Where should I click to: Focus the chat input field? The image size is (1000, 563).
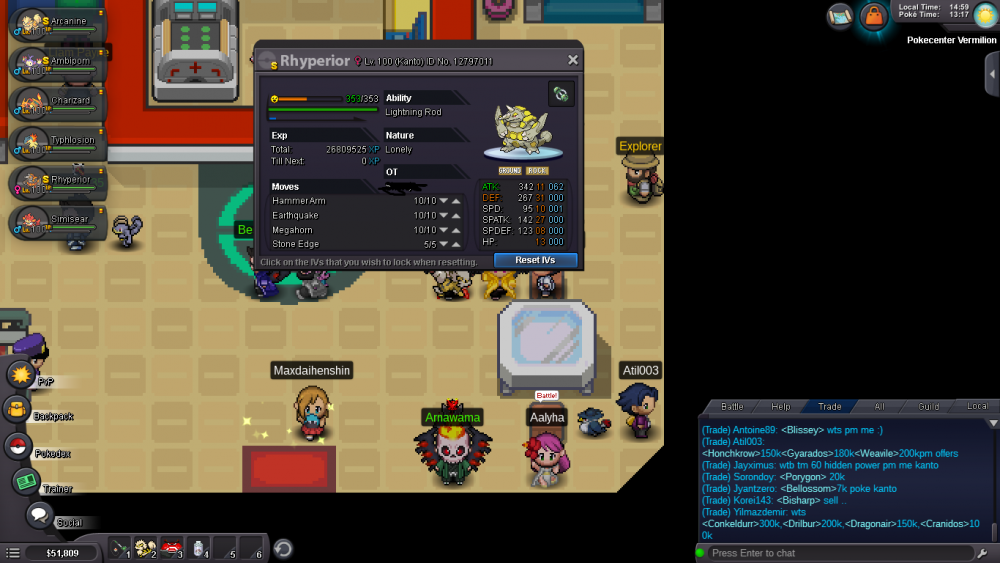[840, 553]
